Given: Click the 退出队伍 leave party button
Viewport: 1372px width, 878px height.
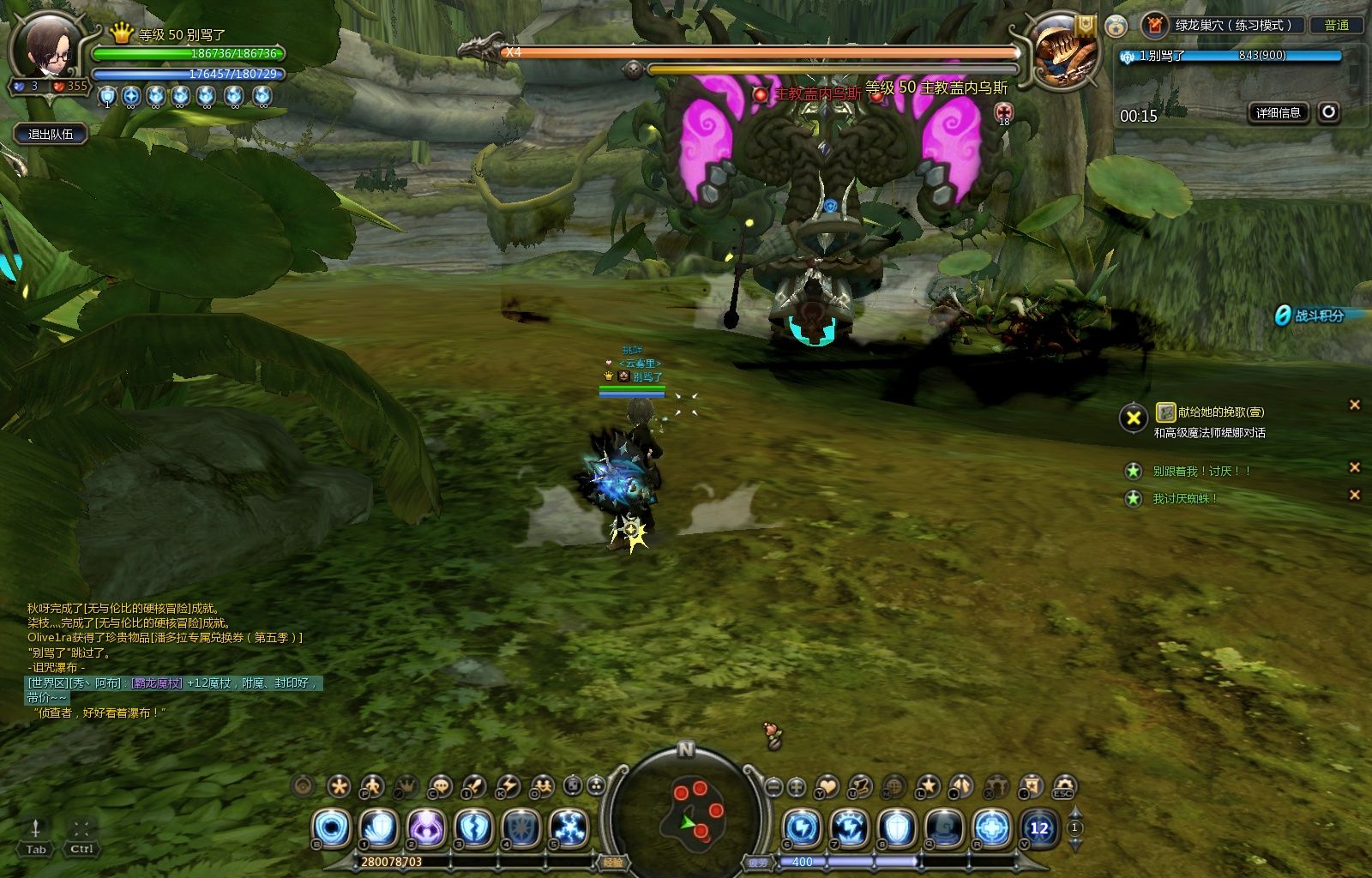Looking at the screenshot, I should tap(51, 134).
